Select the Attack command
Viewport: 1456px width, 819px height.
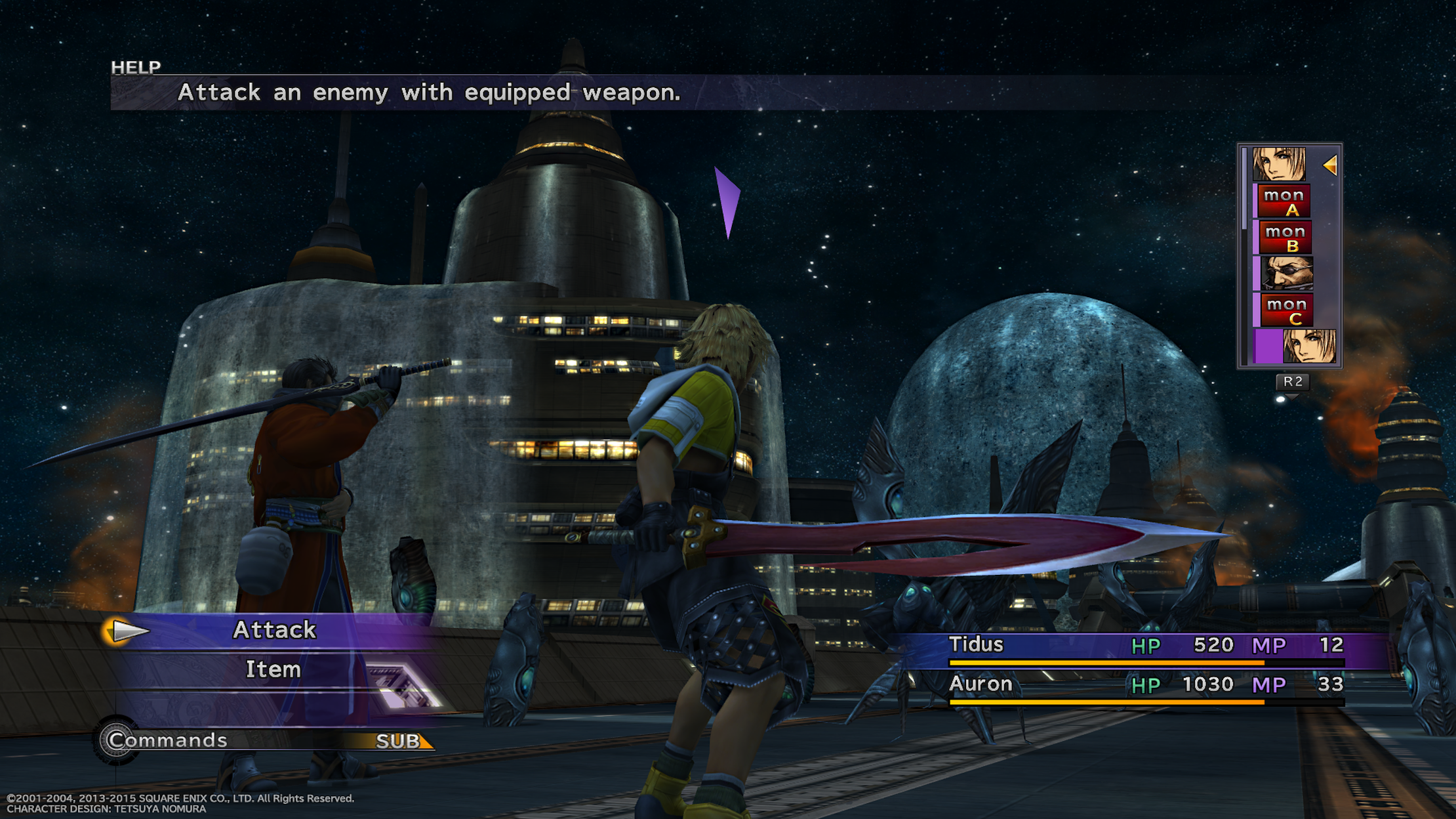(x=275, y=629)
